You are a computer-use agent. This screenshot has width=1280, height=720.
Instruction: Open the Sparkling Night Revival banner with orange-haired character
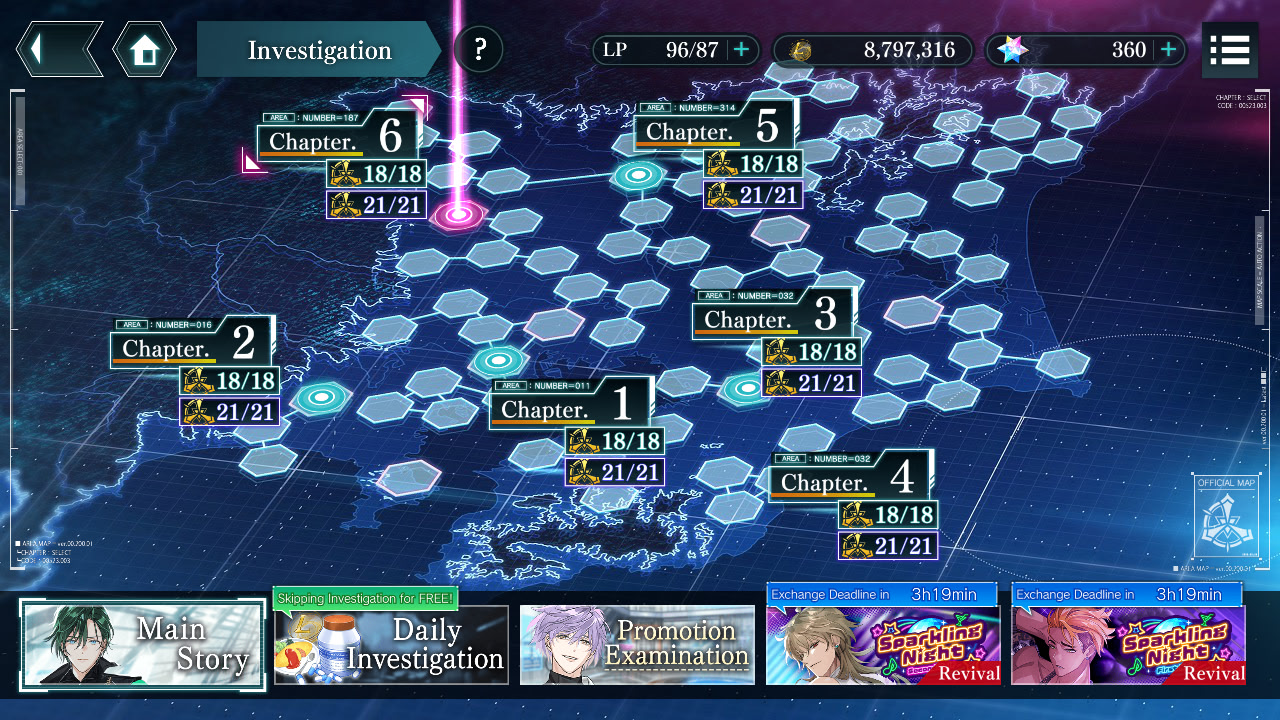point(1128,645)
